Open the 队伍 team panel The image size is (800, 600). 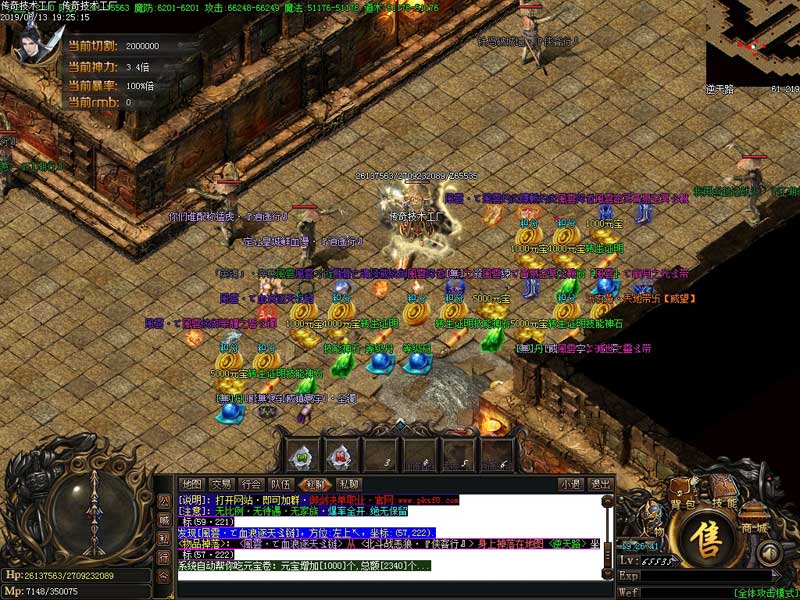282,484
